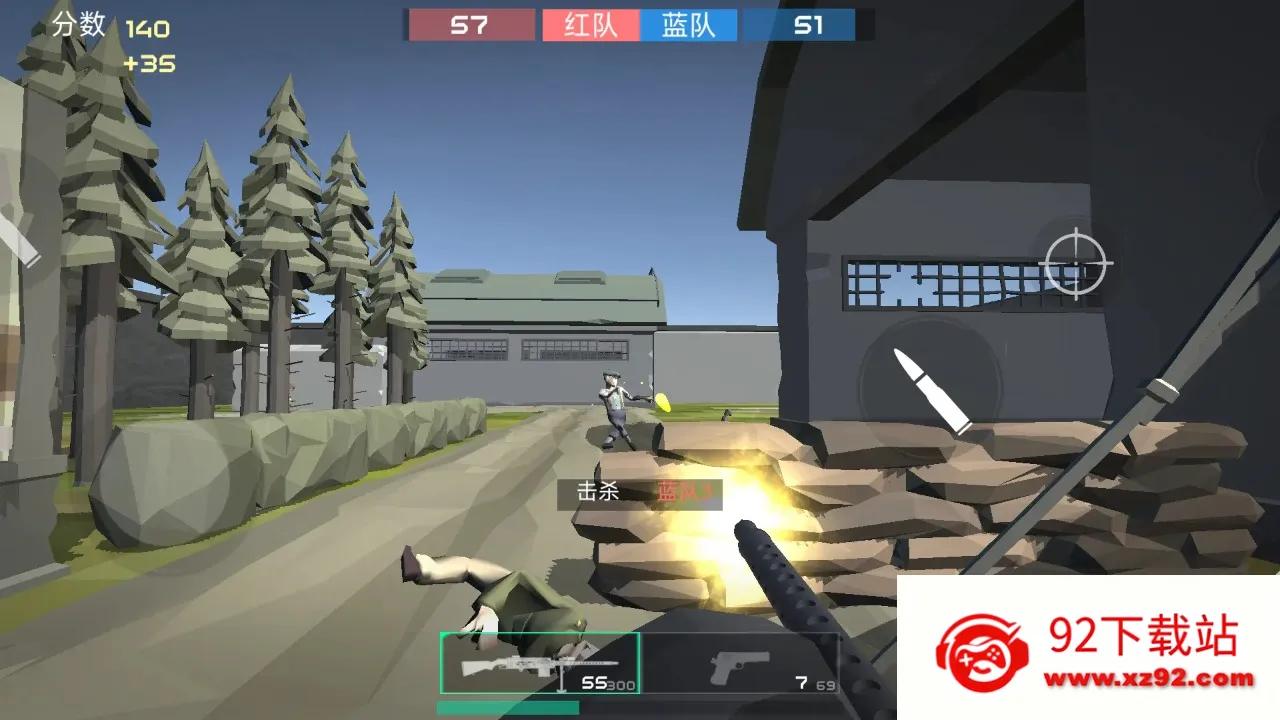Tap the crosshair aim button
This screenshot has height=720, width=1280.
coord(1076,263)
